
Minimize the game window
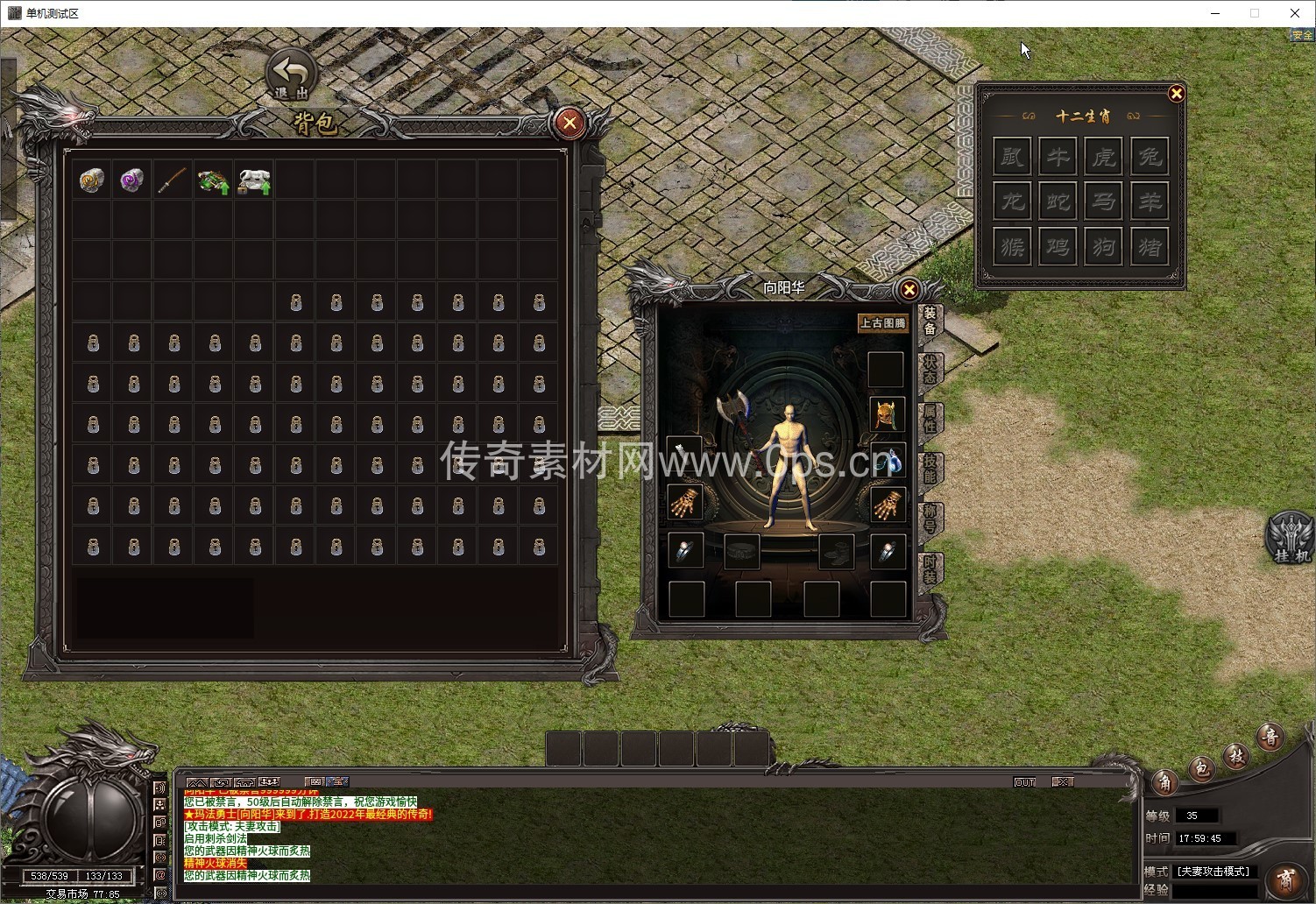[1216, 13]
